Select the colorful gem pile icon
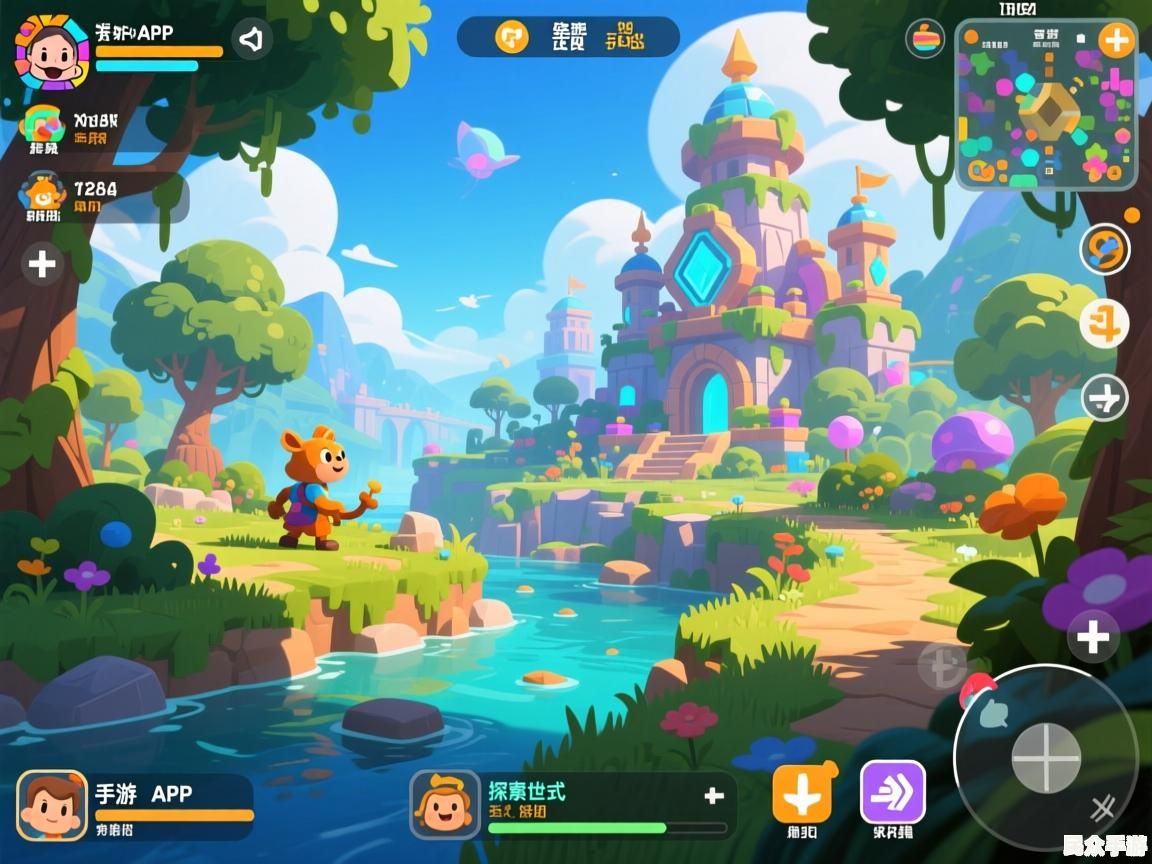Screen dimensions: 1152x864 tap(42, 126)
